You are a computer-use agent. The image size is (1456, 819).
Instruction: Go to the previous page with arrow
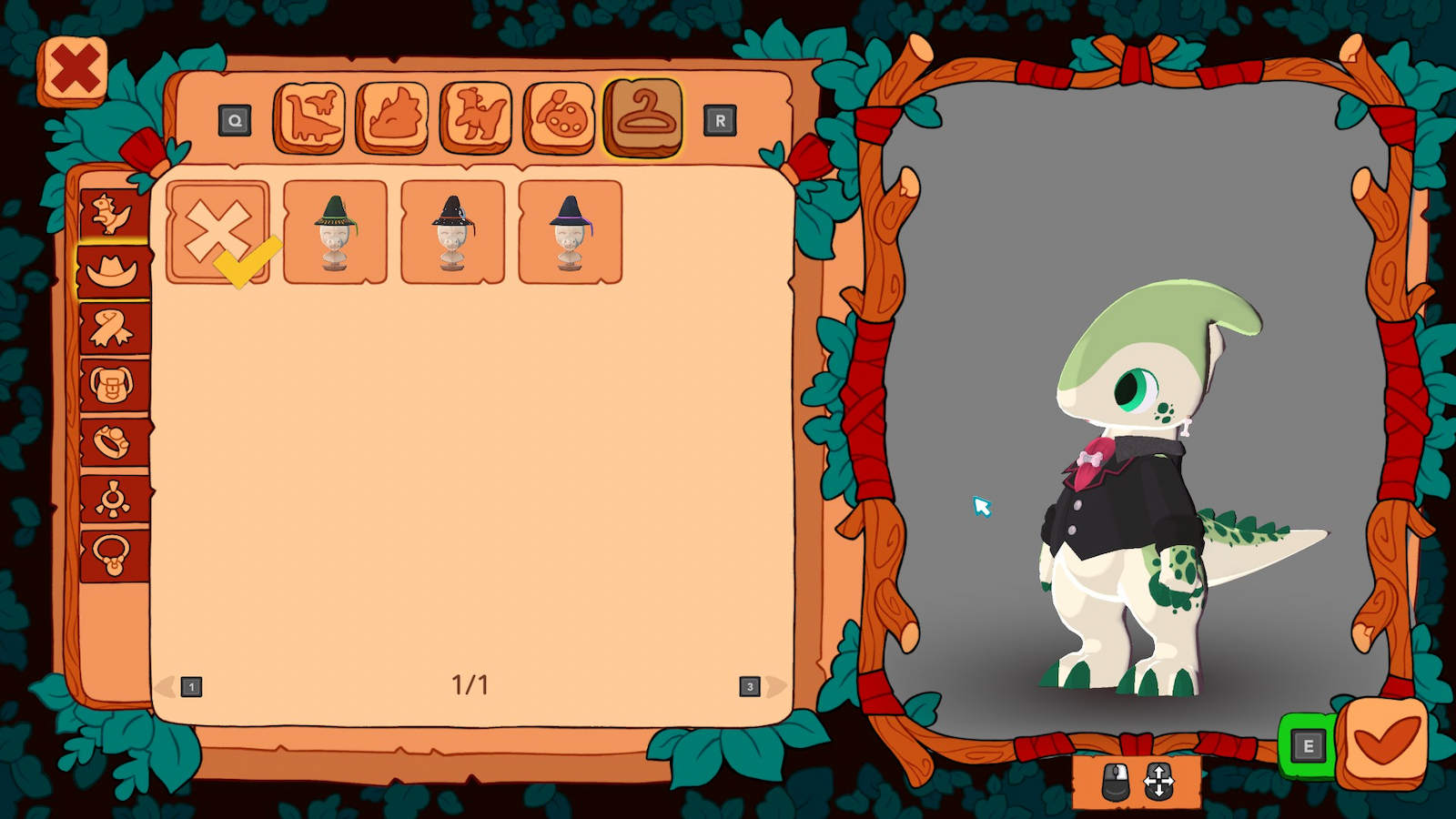click(166, 688)
